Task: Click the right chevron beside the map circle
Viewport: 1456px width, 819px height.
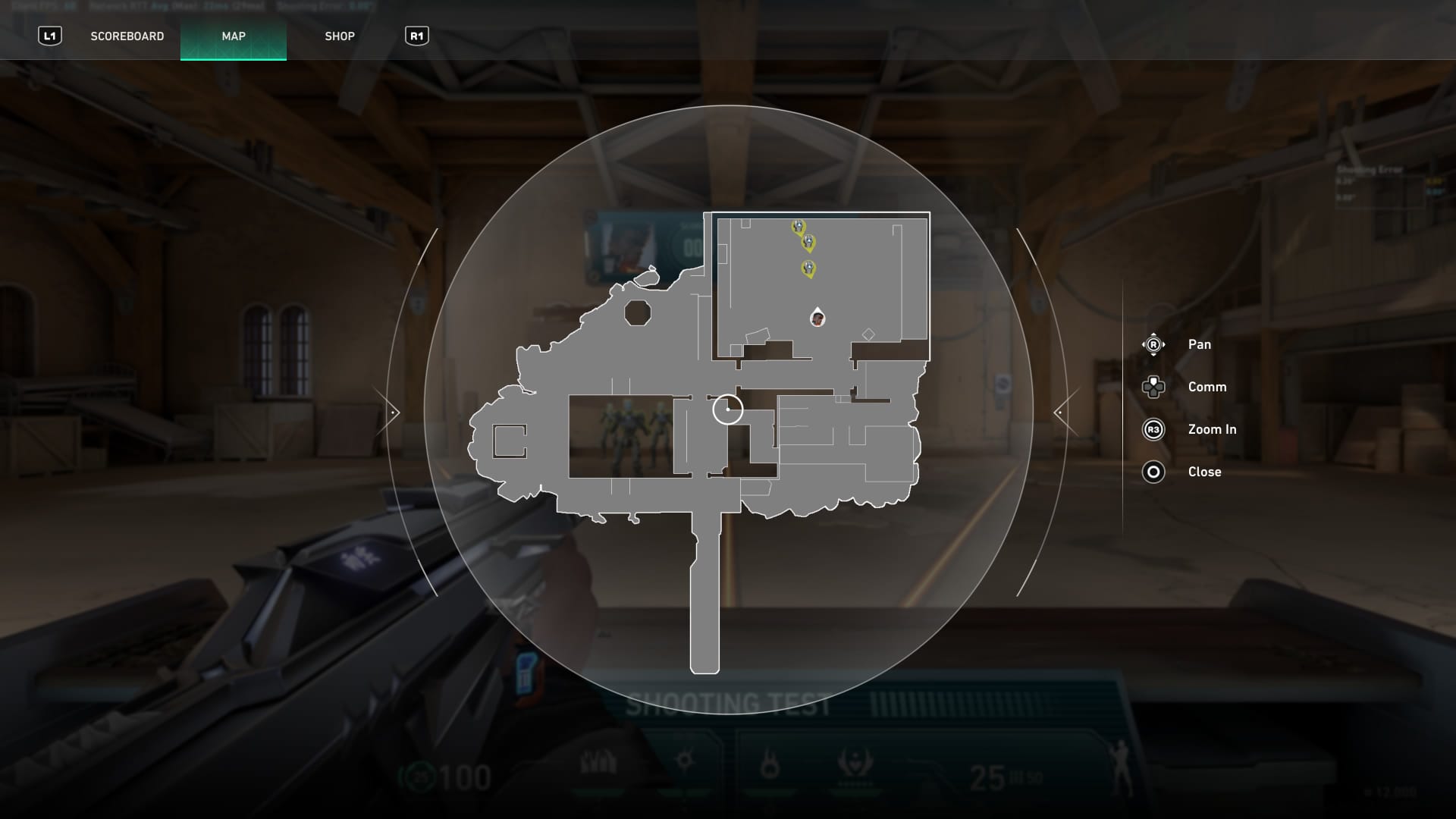Action: (x=1059, y=411)
